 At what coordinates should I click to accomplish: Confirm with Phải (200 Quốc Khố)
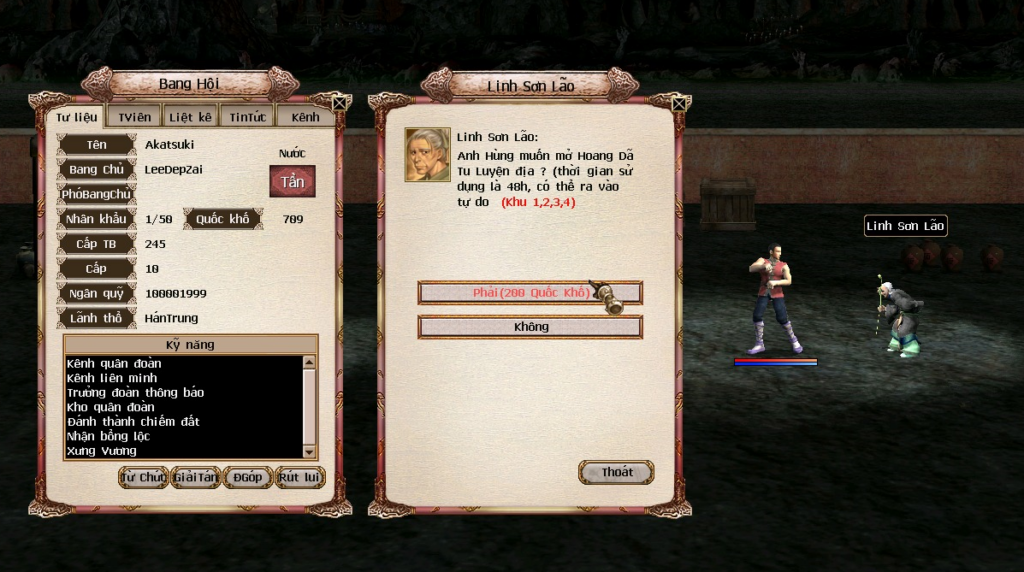point(529,293)
